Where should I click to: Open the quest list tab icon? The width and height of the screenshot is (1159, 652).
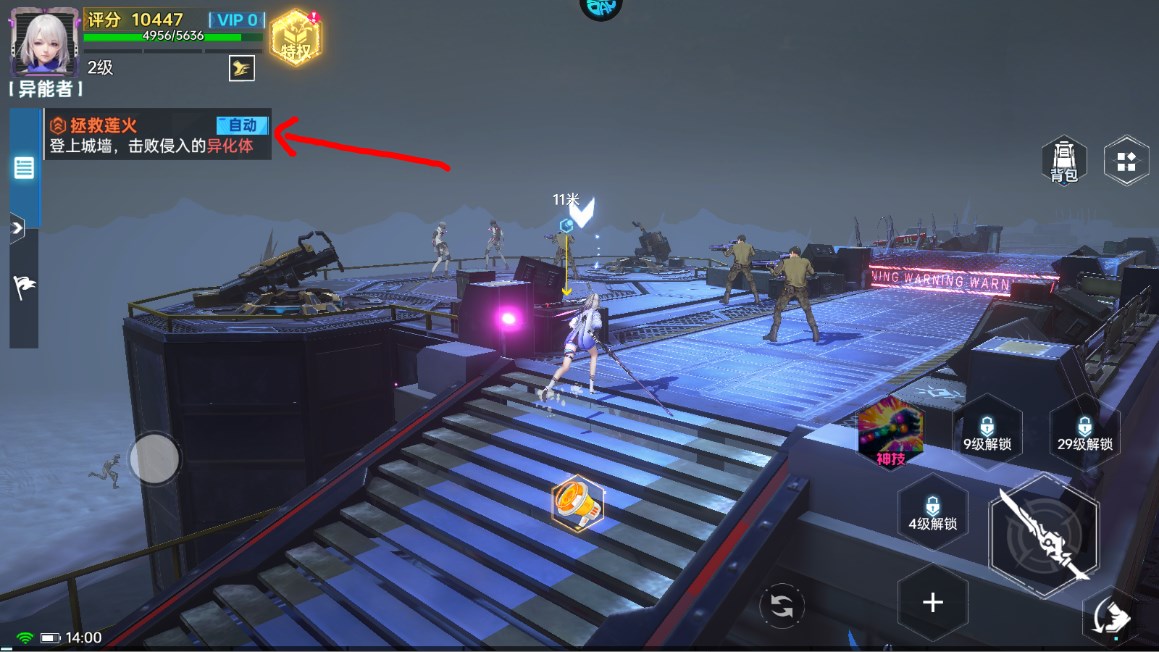24,167
